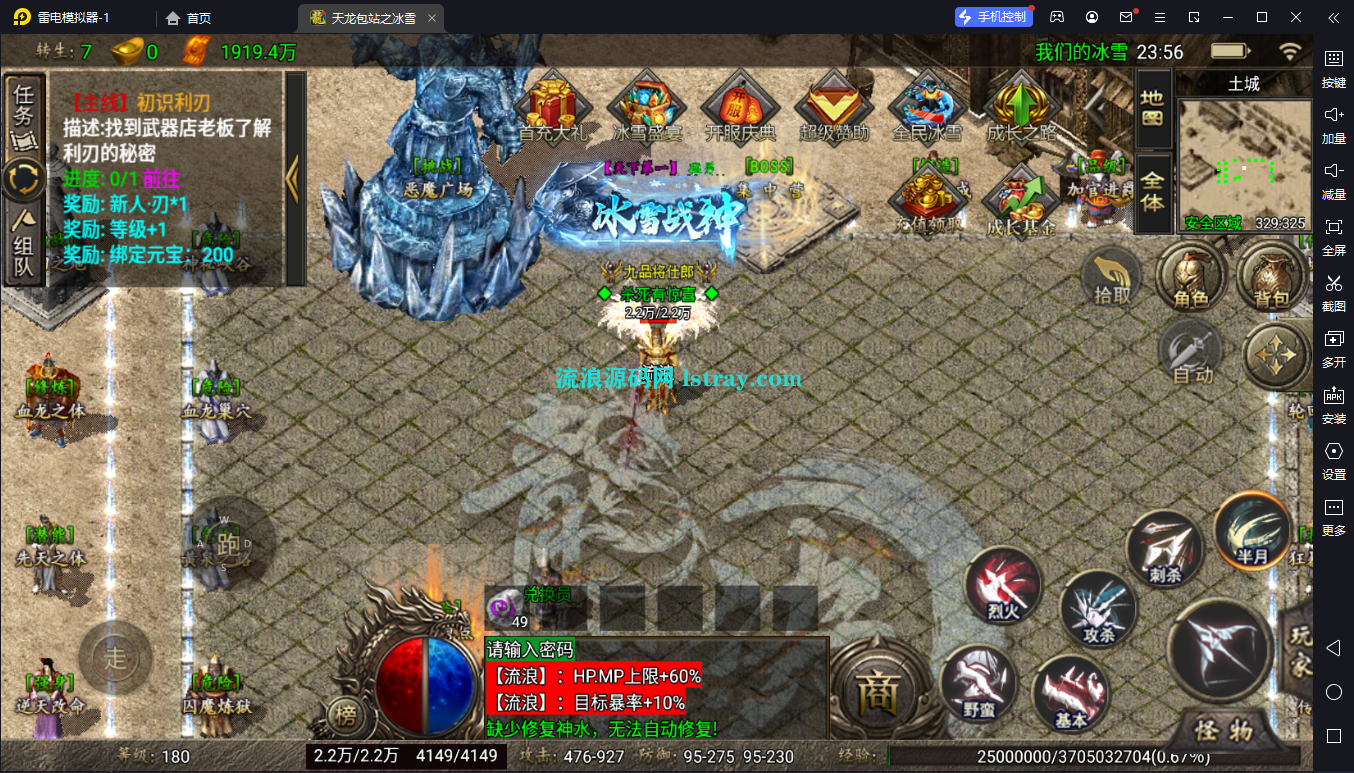Activate the 半月 skill
Screen dimensions: 1354x773
tap(1253, 530)
